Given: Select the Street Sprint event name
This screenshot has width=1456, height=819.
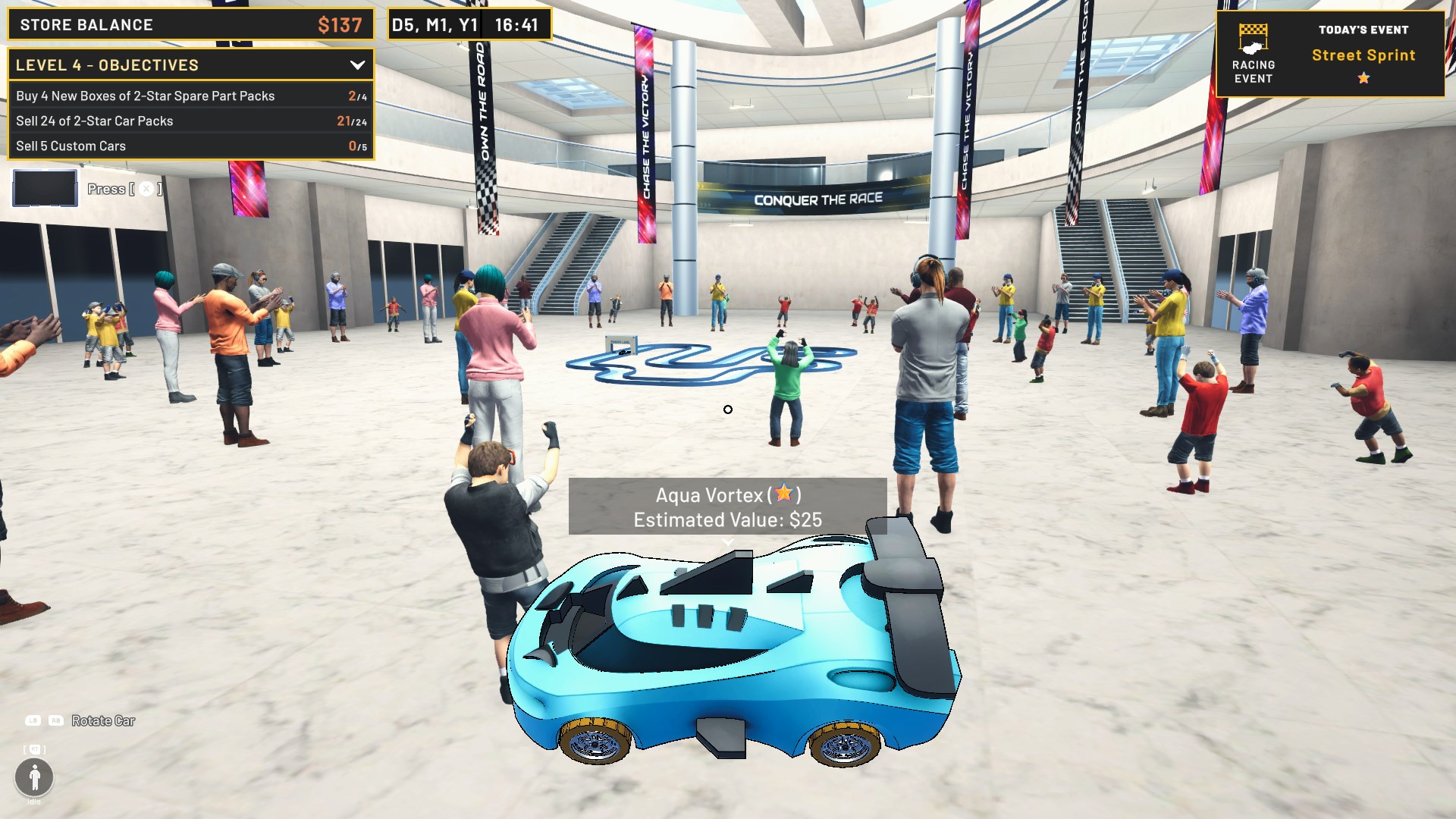Looking at the screenshot, I should 1363,55.
